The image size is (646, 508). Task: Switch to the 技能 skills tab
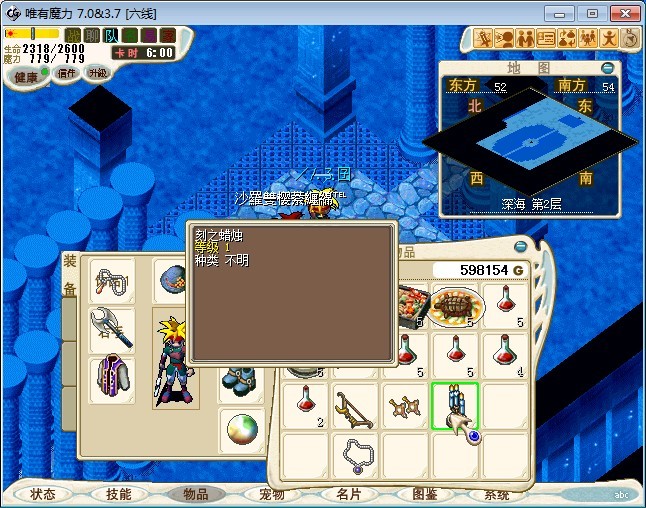click(118, 494)
